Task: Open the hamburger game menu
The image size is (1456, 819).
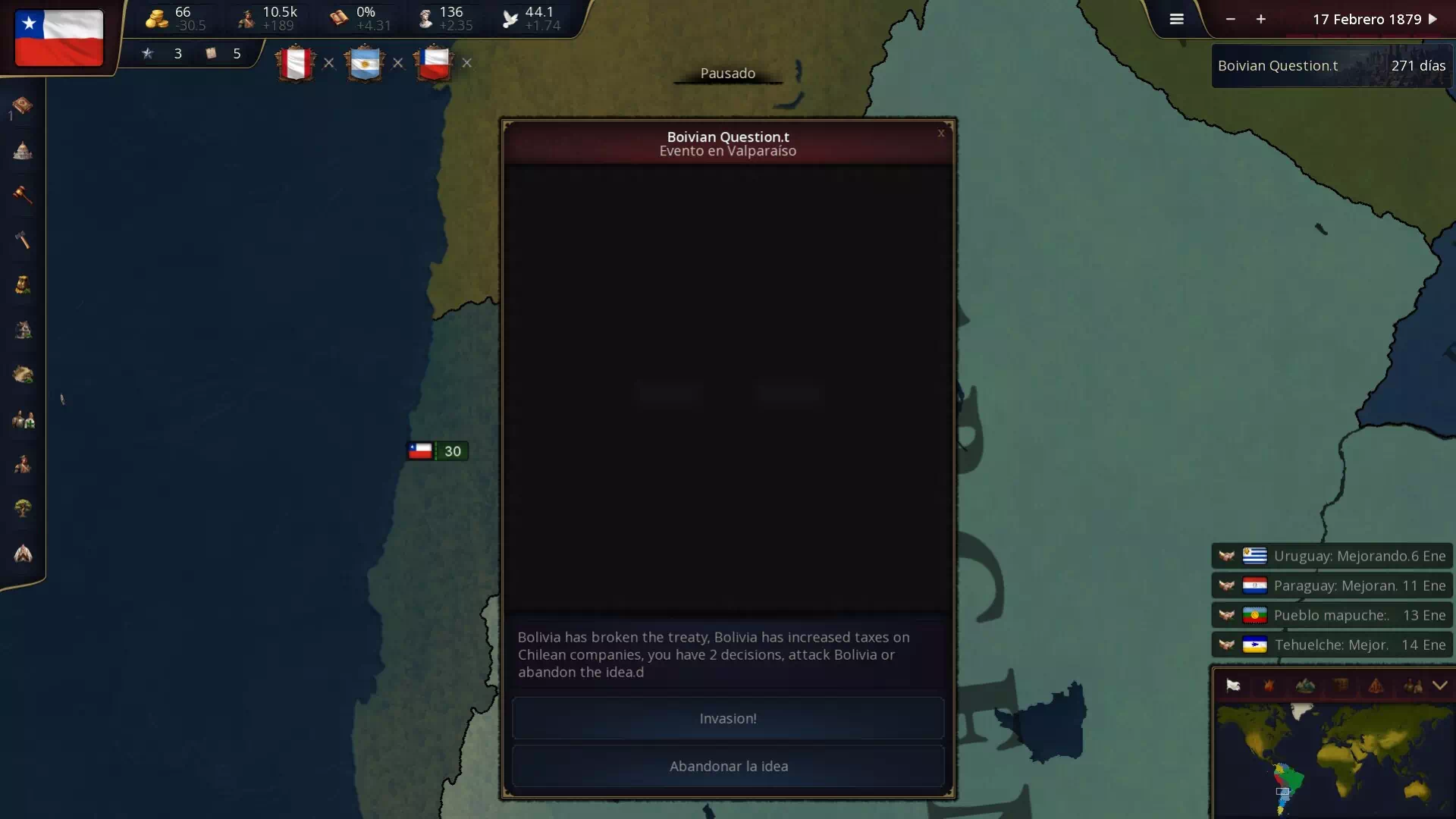Action: coord(1176,19)
